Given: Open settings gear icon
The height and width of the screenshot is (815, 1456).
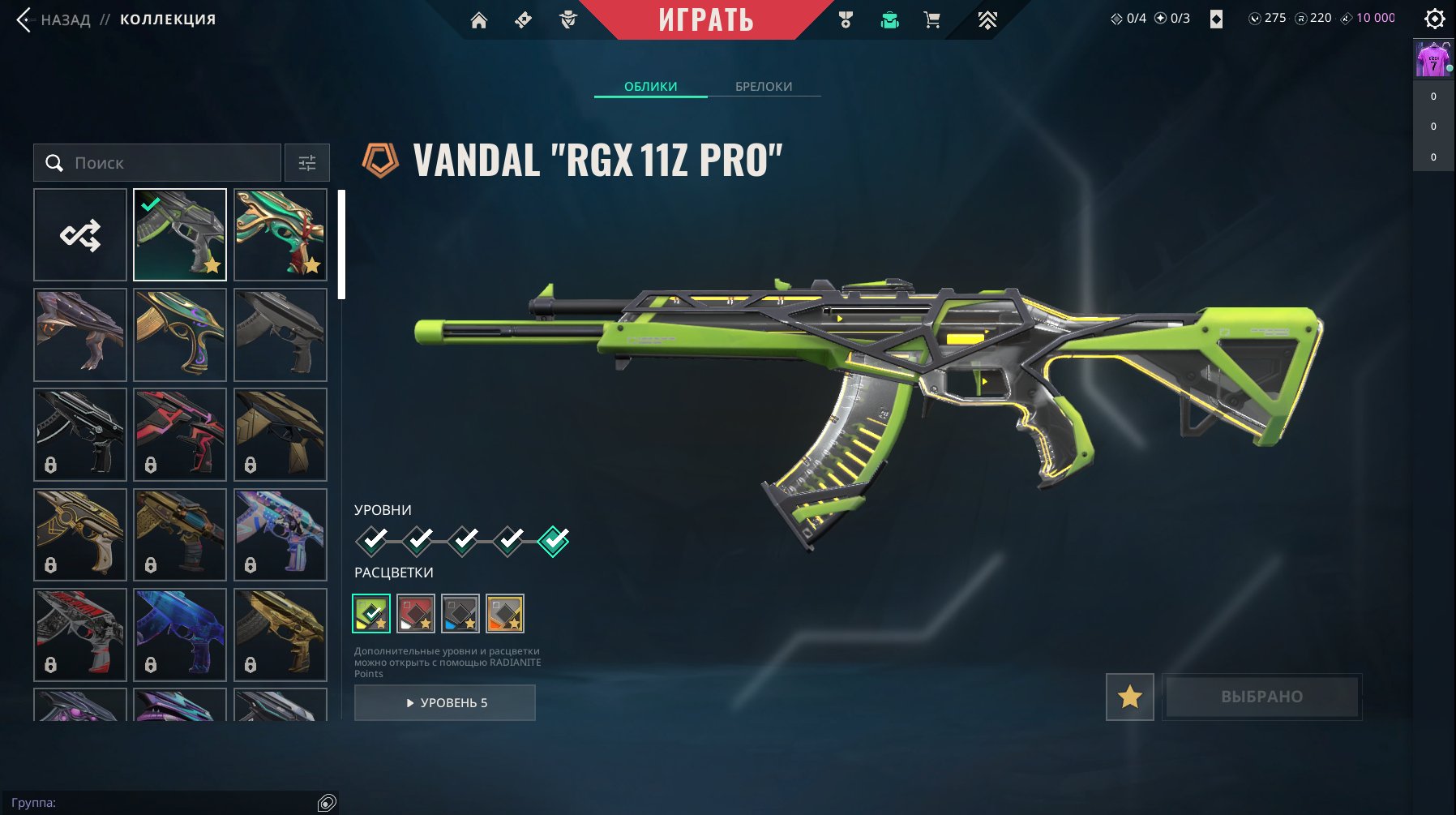Looking at the screenshot, I should pyautogui.click(x=1434, y=19).
